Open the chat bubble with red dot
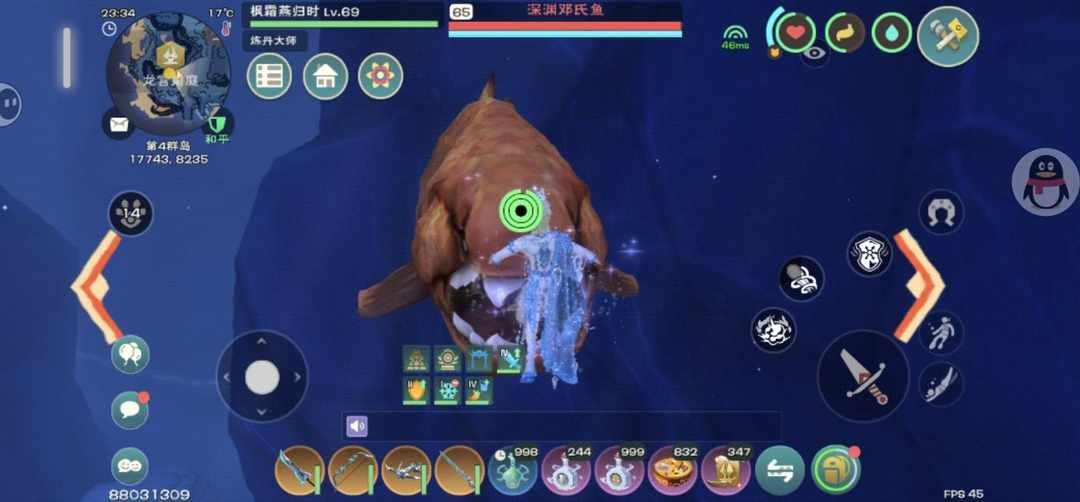1080x502 pixels. pos(130,410)
